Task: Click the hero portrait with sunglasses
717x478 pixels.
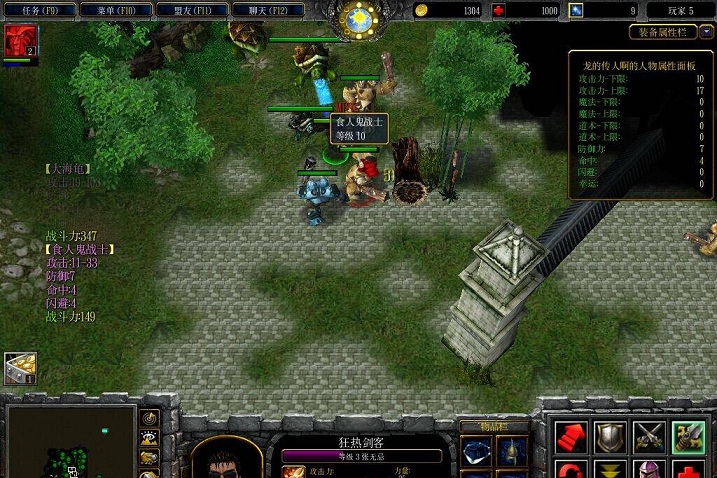Action: (227, 460)
